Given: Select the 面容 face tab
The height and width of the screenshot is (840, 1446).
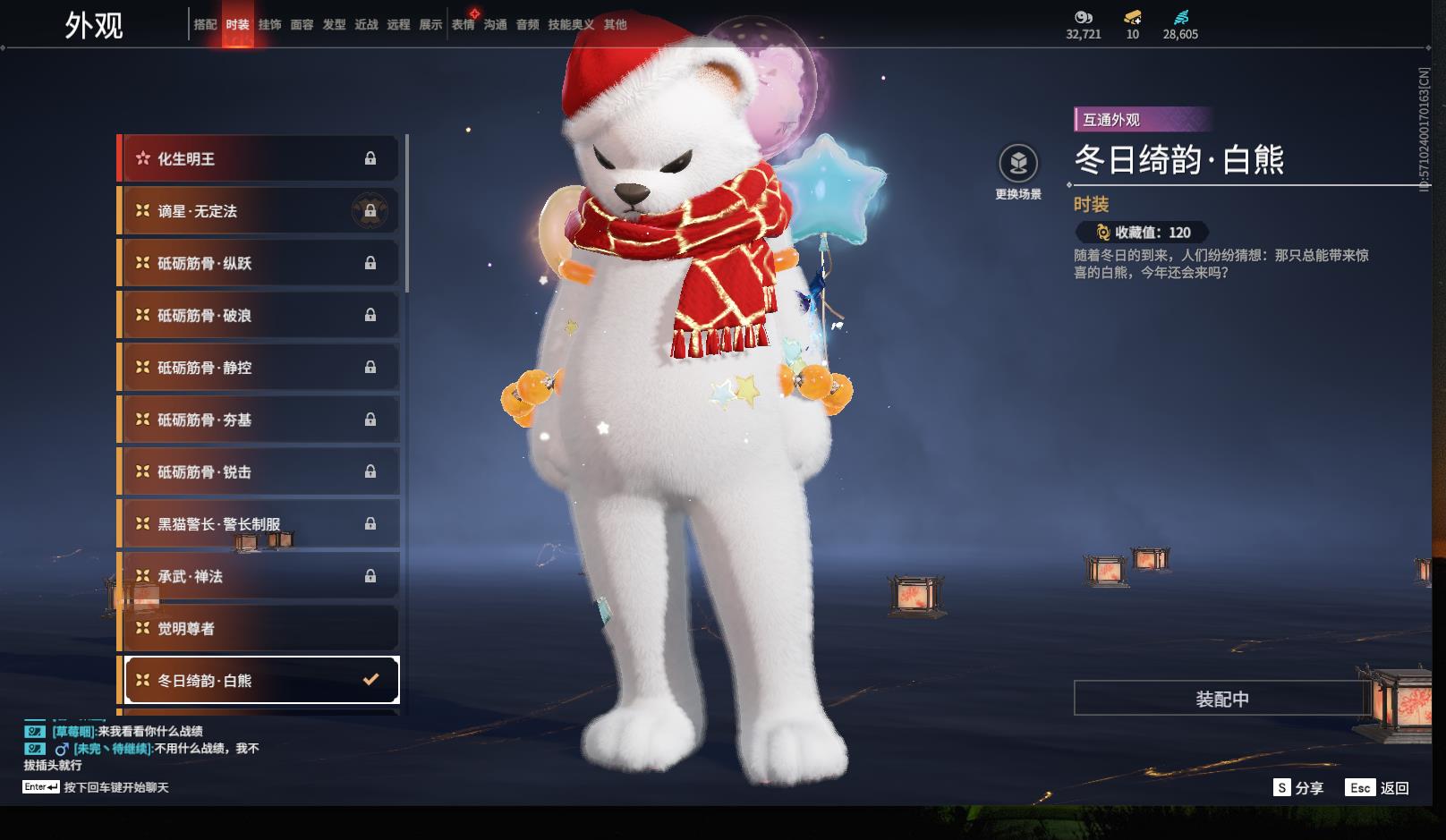Looking at the screenshot, I should [302, 25].
